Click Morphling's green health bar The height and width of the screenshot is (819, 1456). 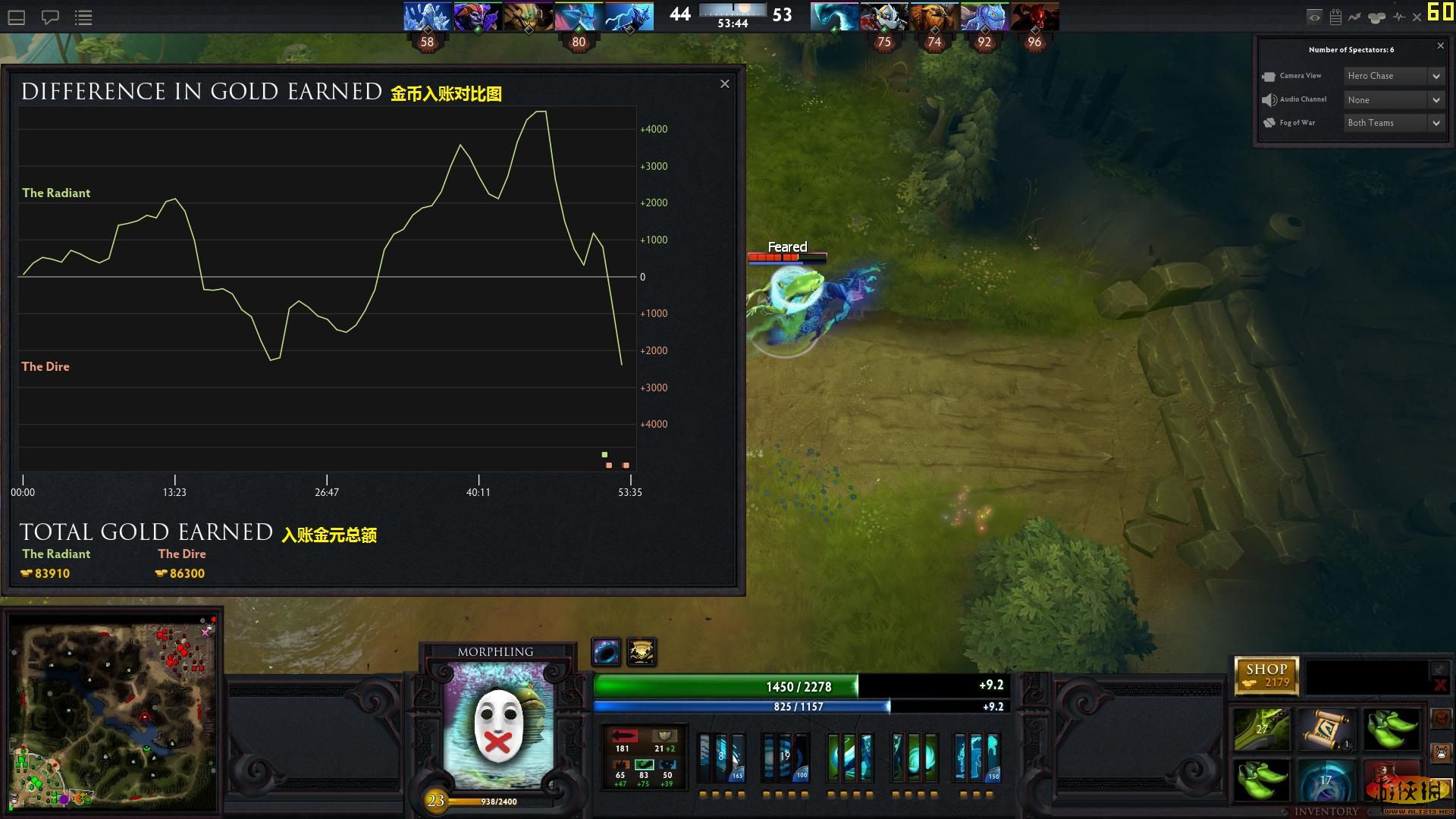[x=796, y=686]
